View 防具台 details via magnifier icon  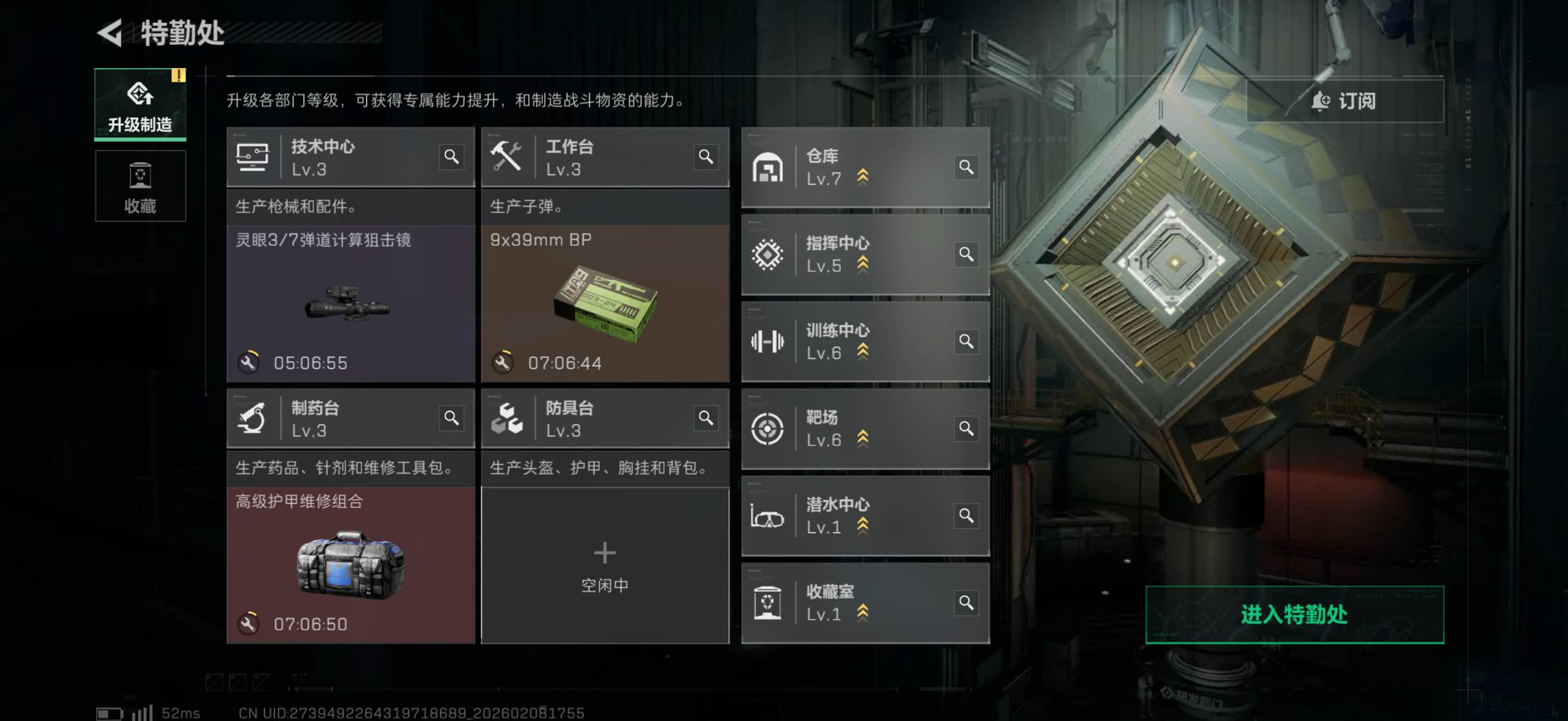(x=706, y=418)
